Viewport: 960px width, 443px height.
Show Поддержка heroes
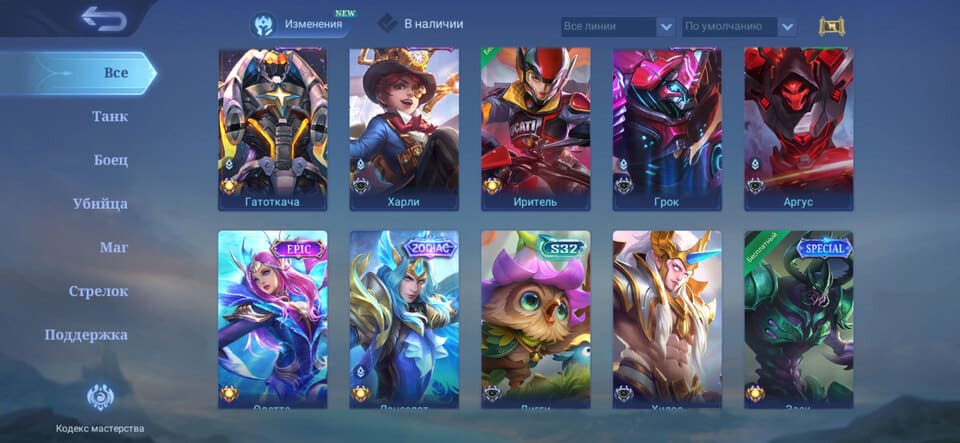point(86,335)
